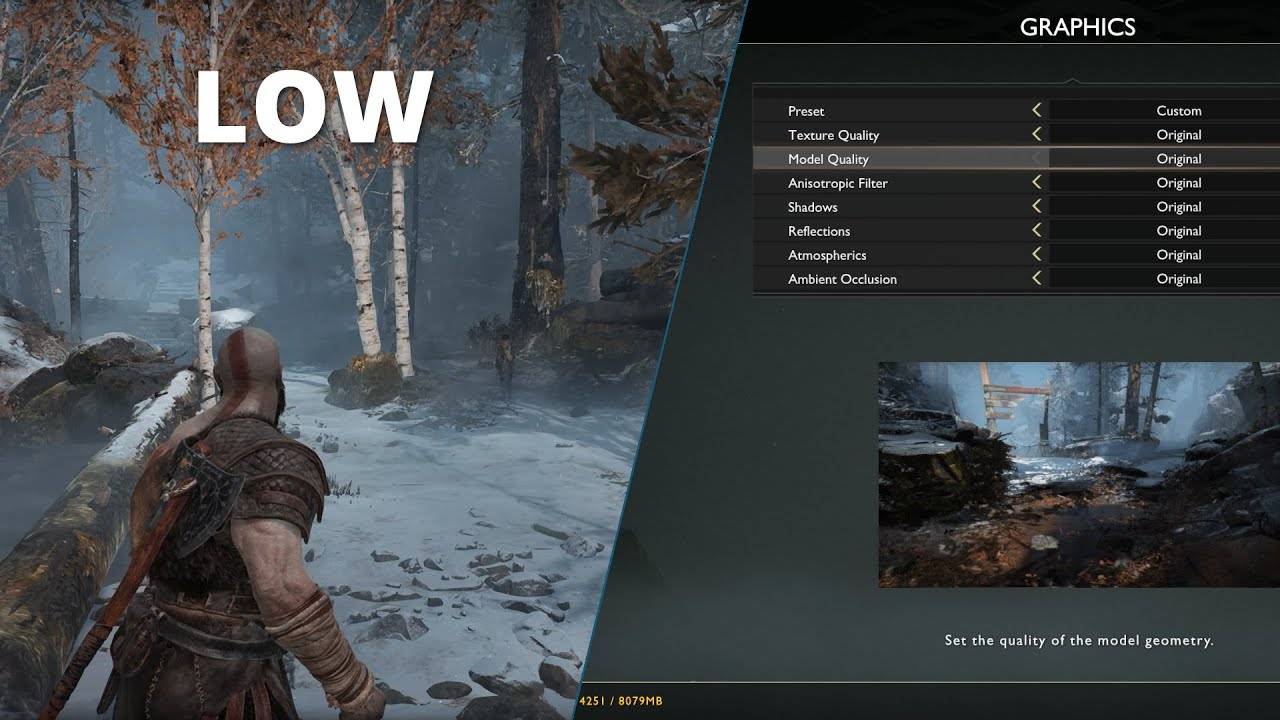Change the Texture Quality 'Original' value
Viewport: 1280px width, 720px height.
point(1179,134)
